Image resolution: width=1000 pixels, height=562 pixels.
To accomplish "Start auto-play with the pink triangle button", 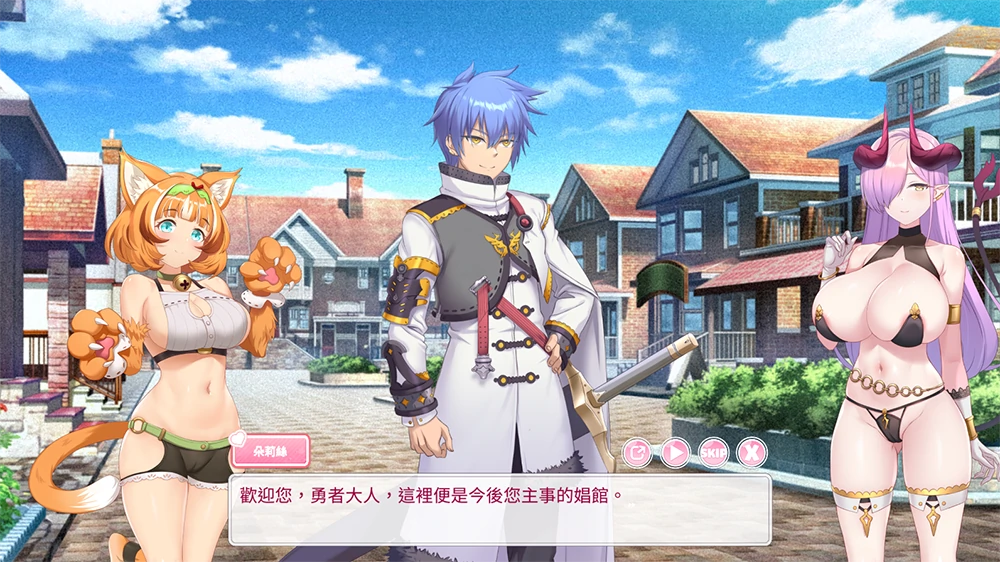I will point(675,453).
